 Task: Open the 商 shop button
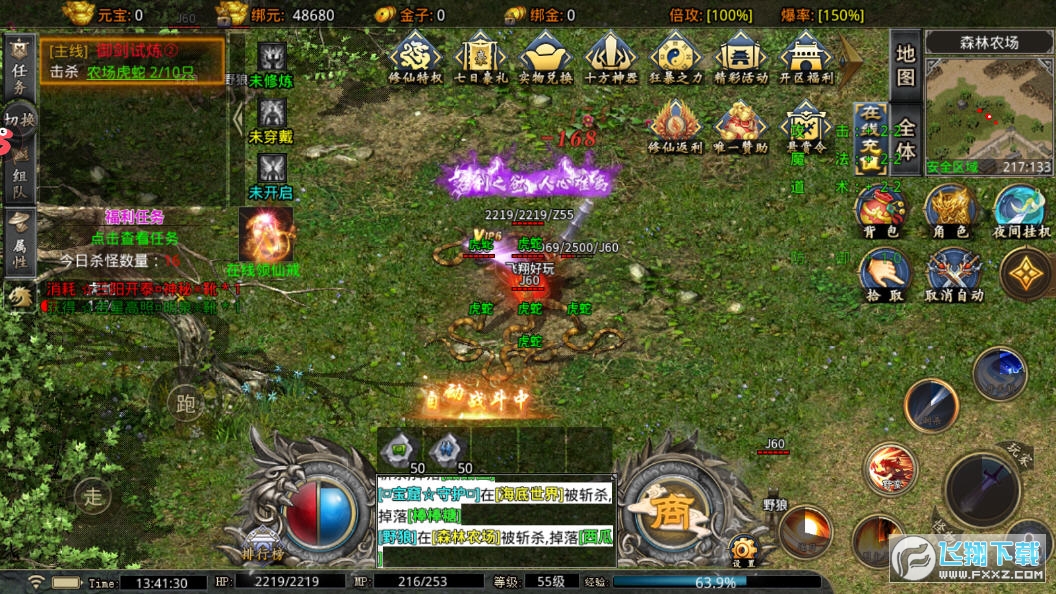tap(669, 511)
